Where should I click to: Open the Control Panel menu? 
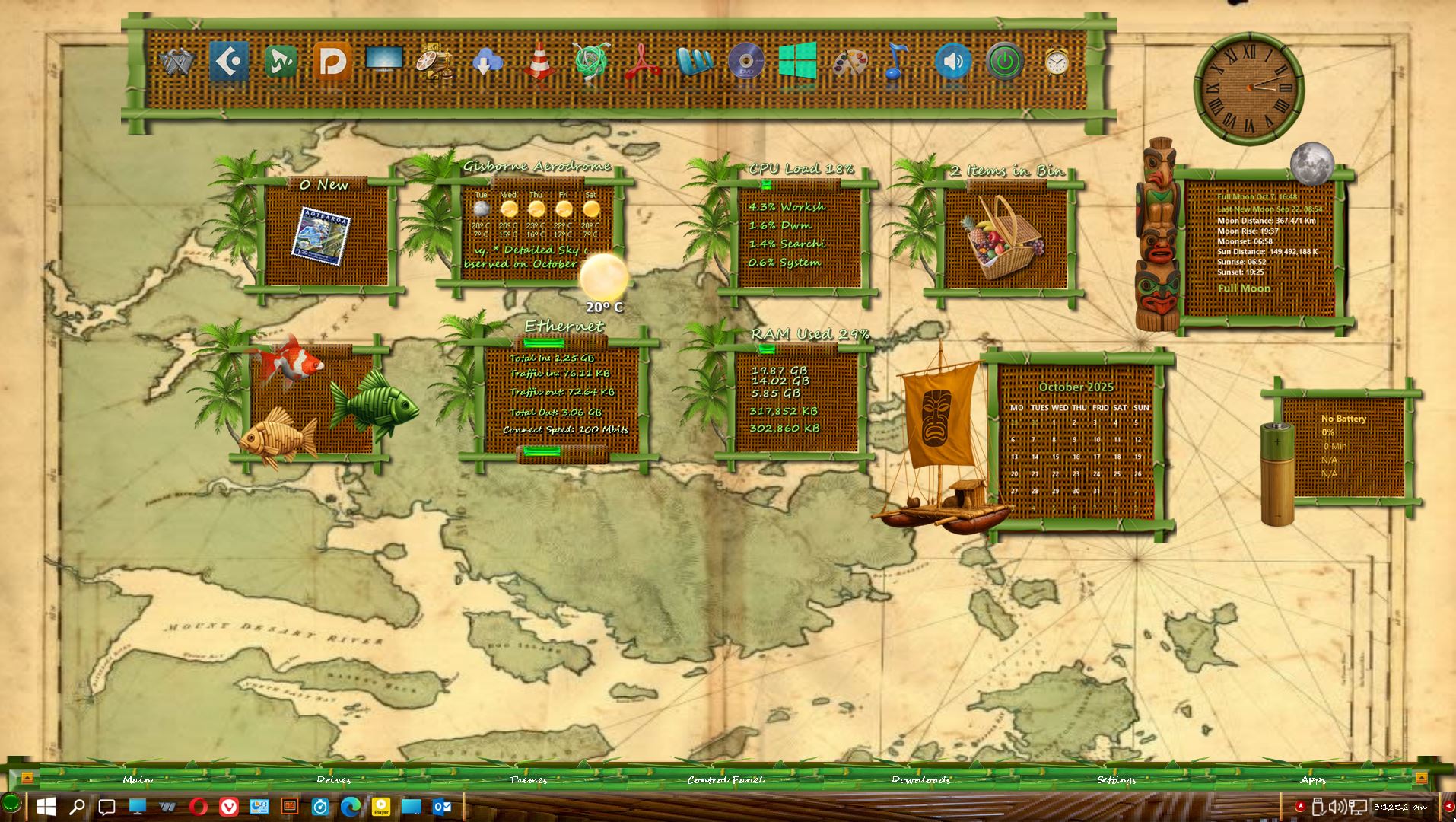coord(725,779)
